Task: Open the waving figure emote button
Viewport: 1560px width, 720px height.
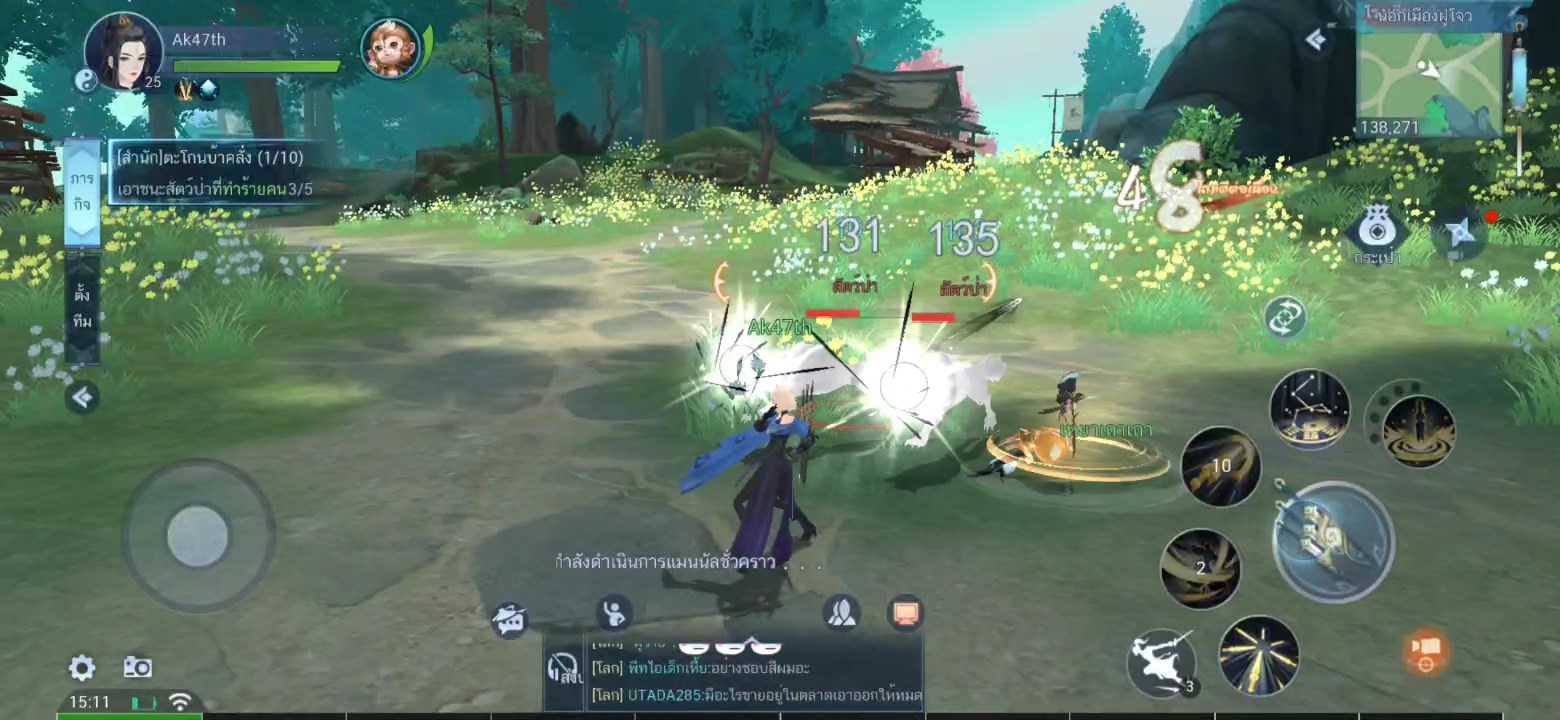Action: click(x=613, y=612)
